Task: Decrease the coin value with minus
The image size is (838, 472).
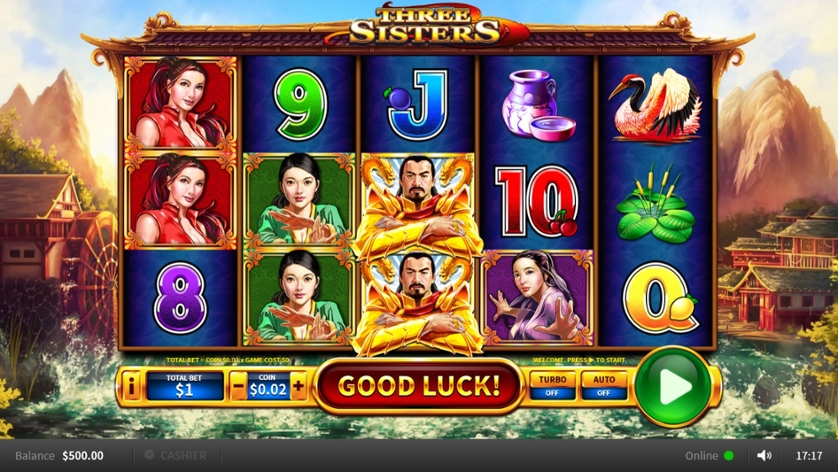Action: (239, 386)
